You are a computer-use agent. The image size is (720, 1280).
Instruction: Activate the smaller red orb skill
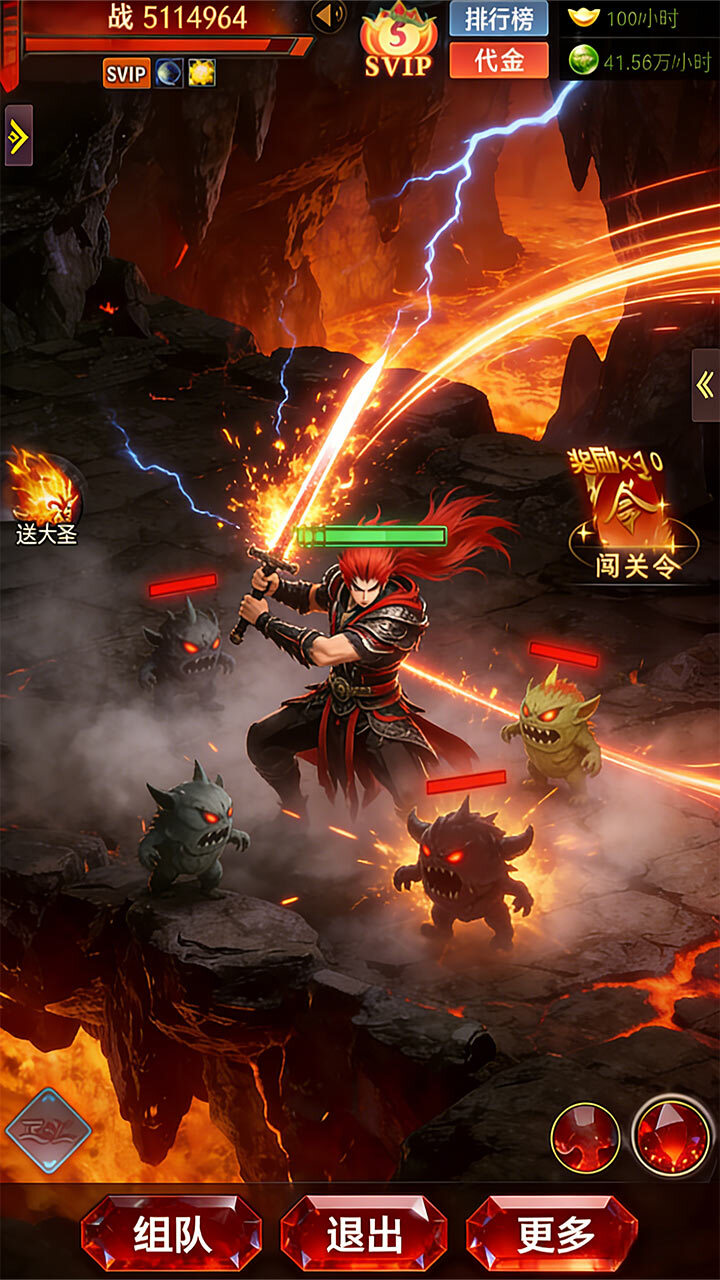point(585,1138)
